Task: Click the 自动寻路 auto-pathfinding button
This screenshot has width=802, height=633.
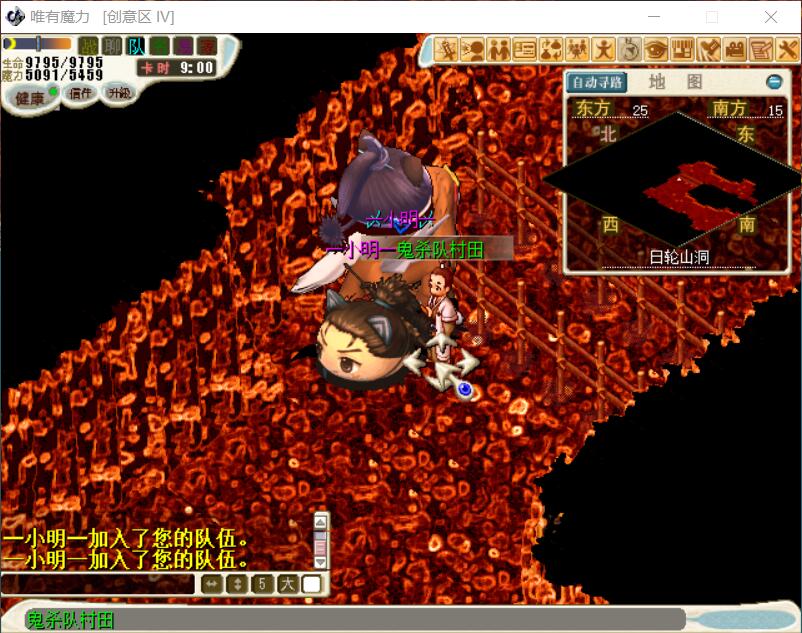Action: [x=596, y=82]
